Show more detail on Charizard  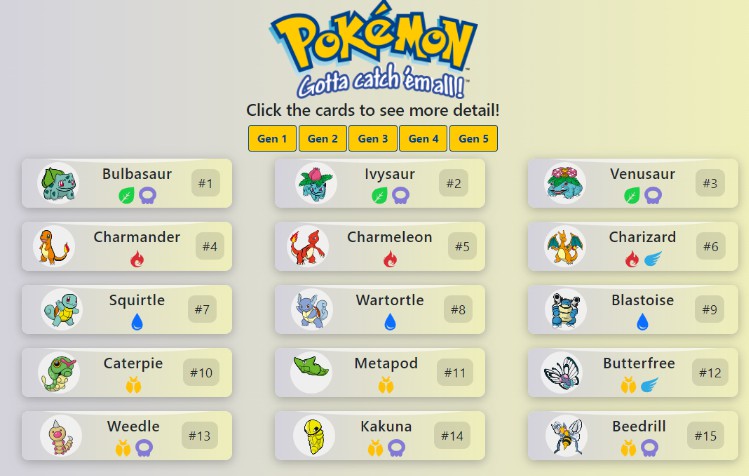[632, 247]
